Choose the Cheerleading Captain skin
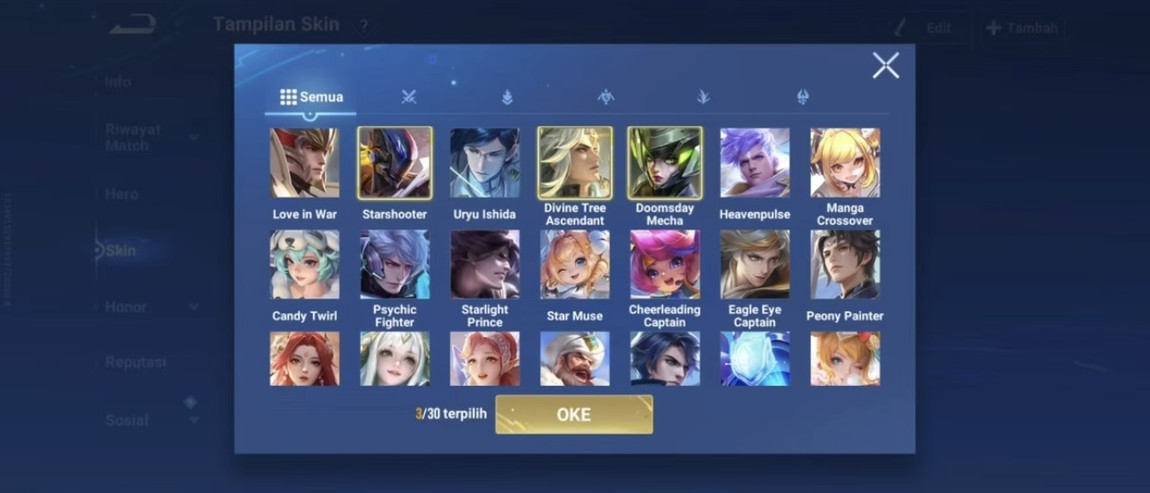This screenshot has width=1150, height=493. tap(665, 265)
